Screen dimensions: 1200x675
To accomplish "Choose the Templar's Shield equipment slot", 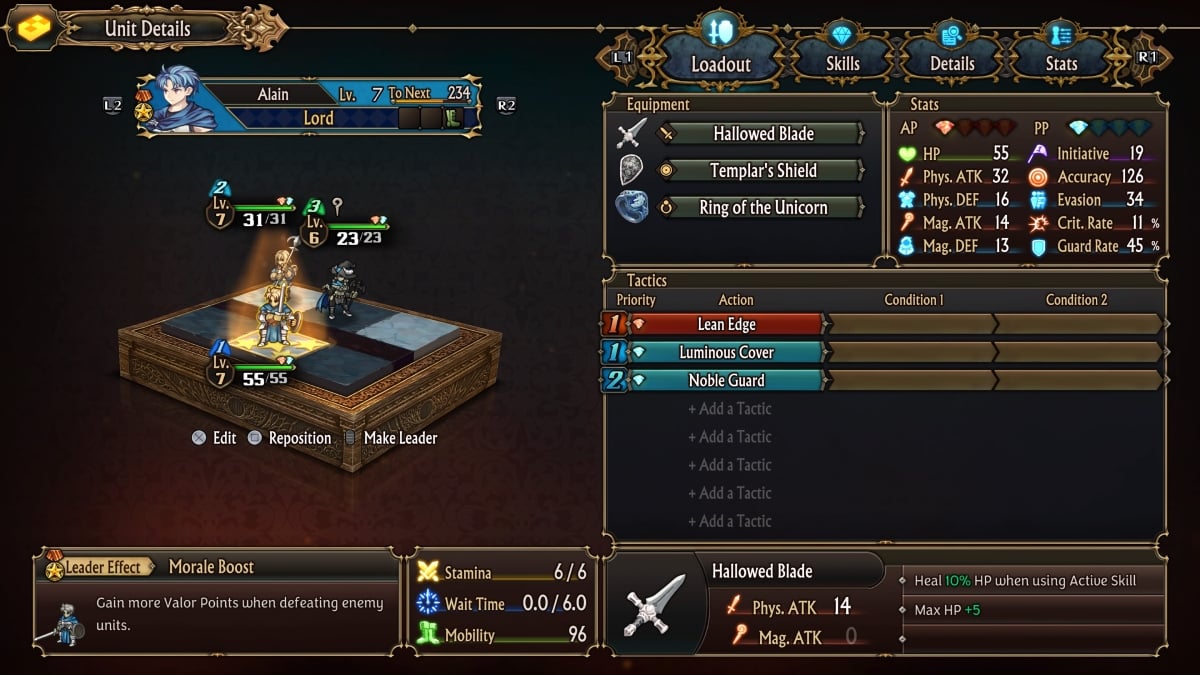I will coord(763,171).
